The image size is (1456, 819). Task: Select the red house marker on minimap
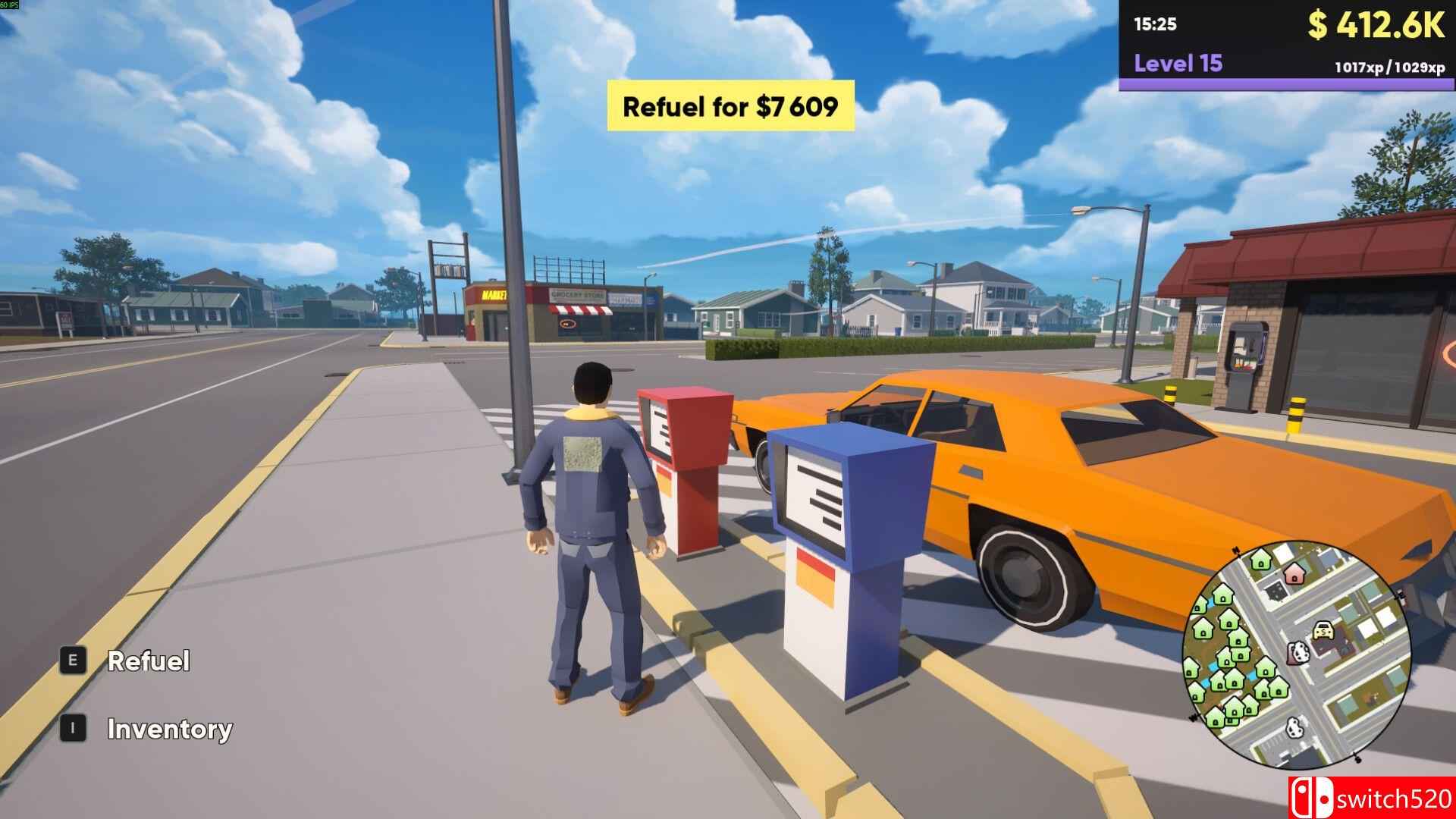(1294, 573)
